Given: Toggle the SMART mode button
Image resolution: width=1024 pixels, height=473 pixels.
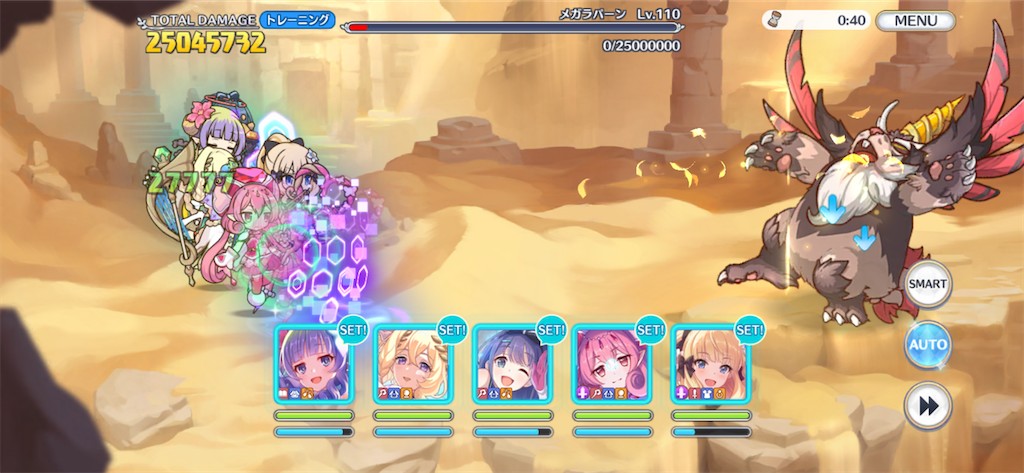Looking at the screenshot, I should pyautogui.click(x=927, y=284).
